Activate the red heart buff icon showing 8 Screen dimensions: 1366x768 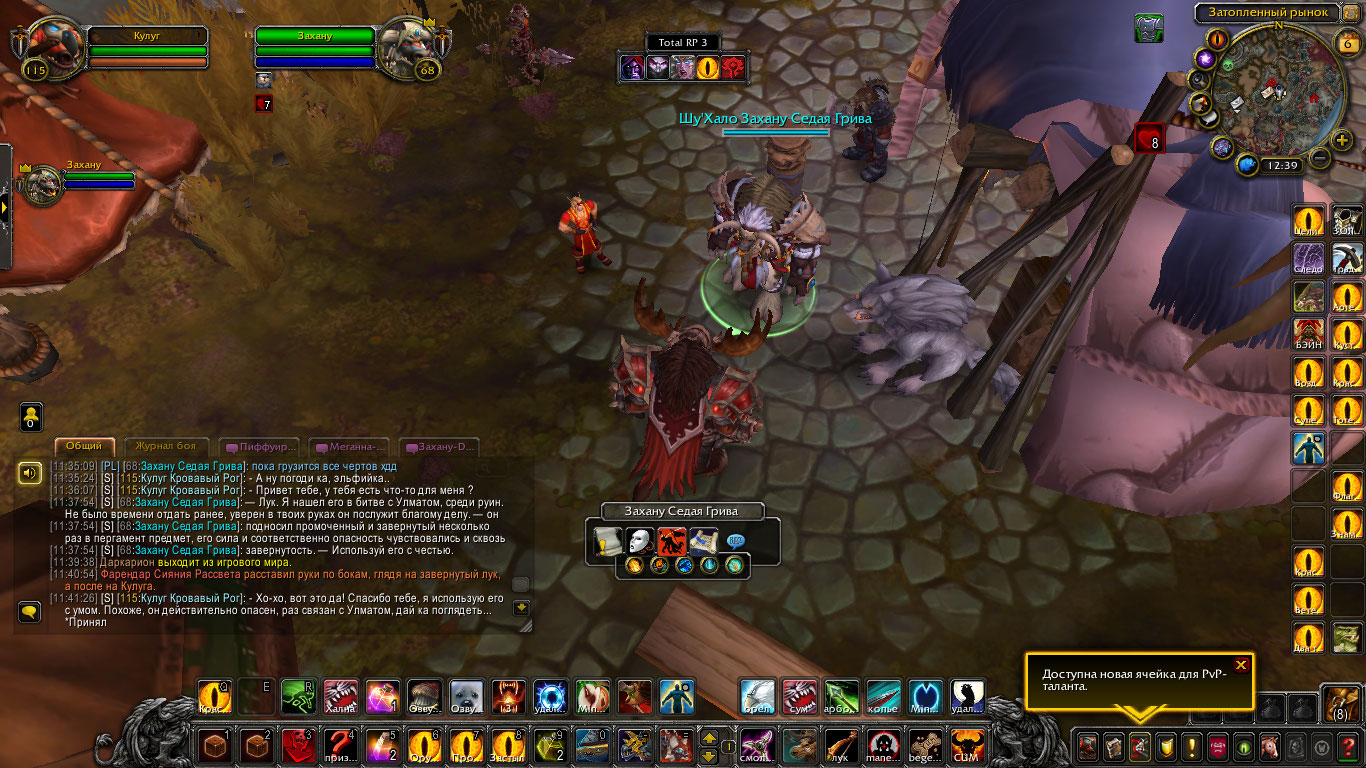click(1149, 138)
